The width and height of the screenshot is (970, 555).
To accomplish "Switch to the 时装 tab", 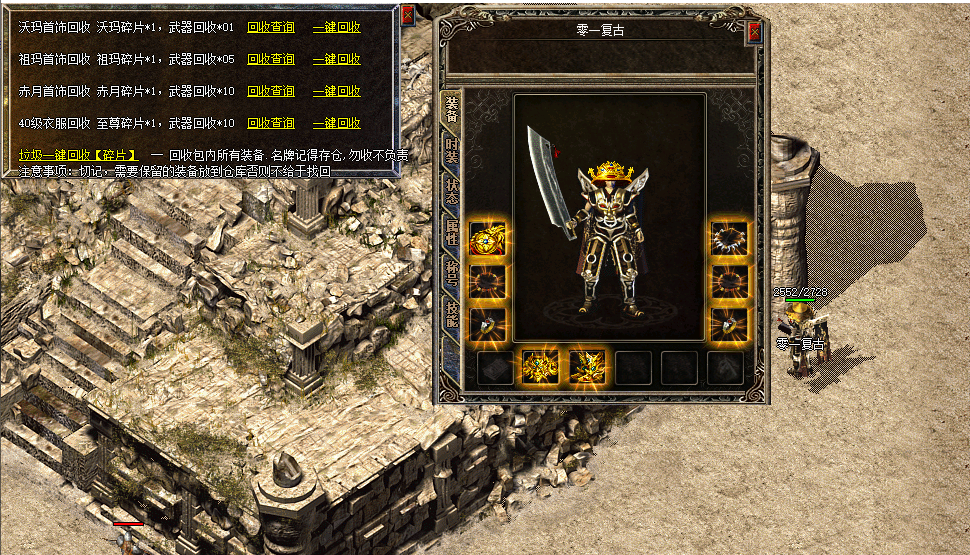I will (x=452, y=150).
